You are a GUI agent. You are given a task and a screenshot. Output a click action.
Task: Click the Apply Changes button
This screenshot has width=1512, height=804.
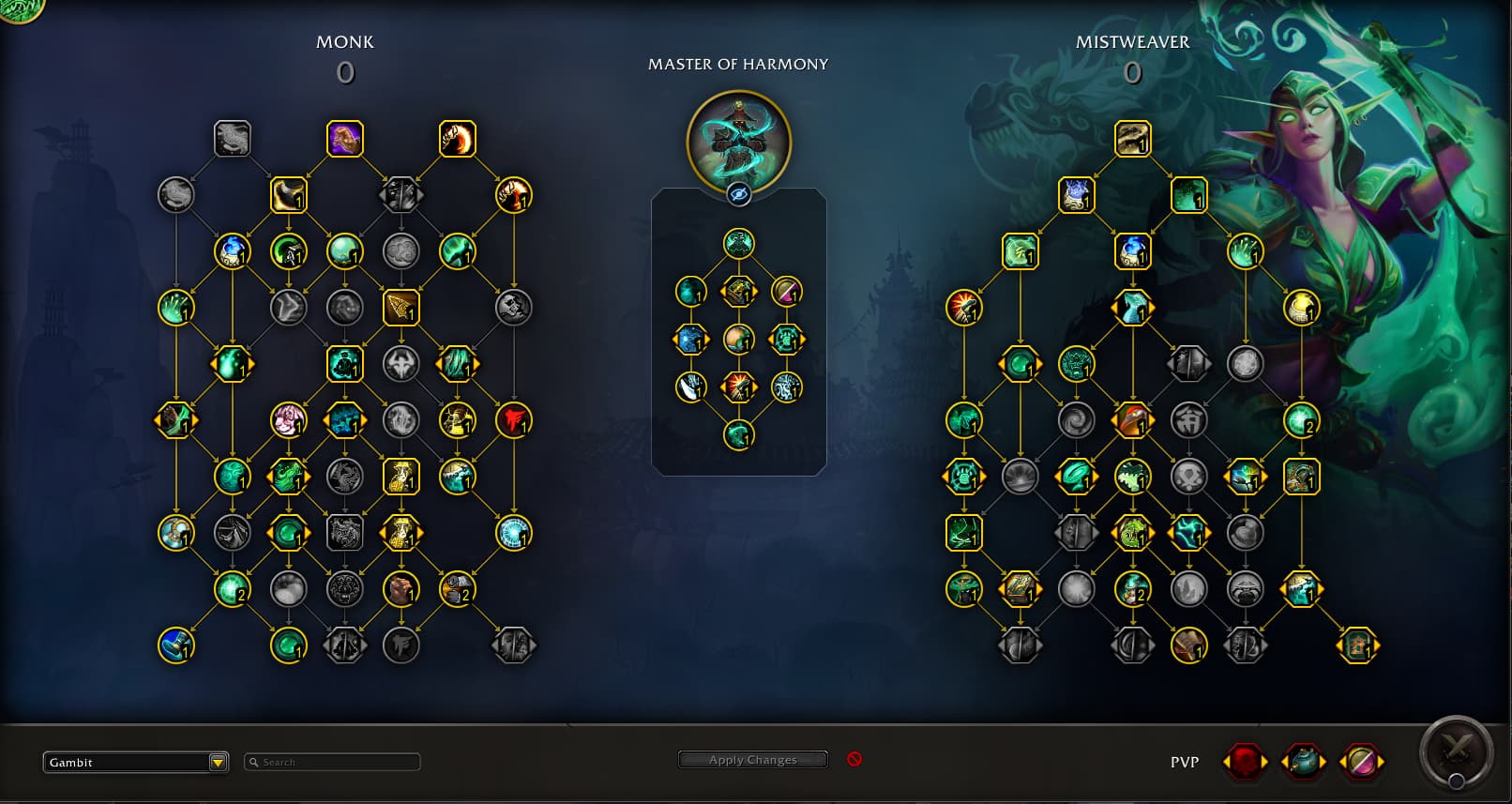tap(752, 760)
